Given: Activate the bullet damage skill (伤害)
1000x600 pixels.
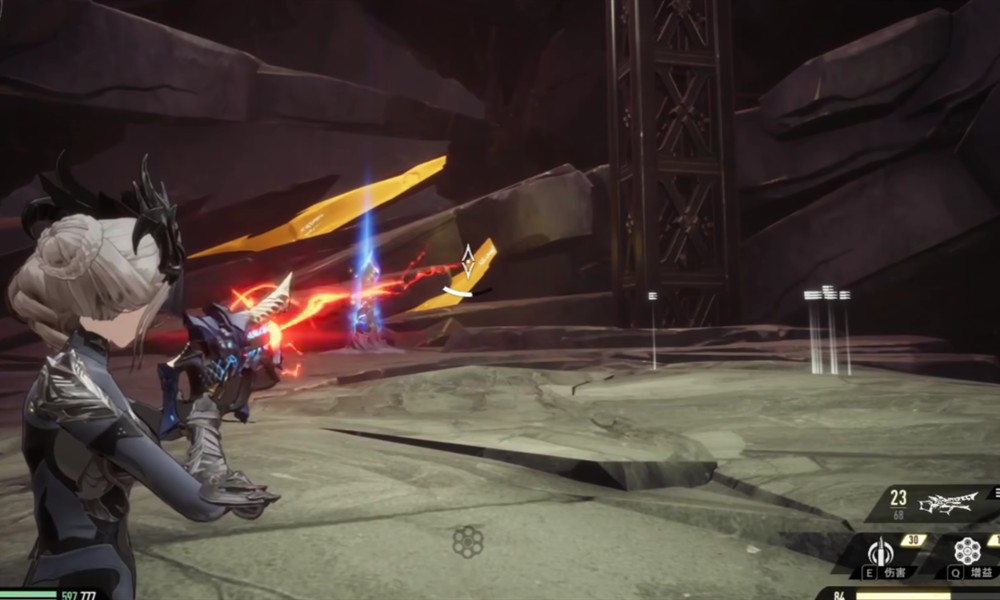Looking at the screenshot, I should coord(880,552).
